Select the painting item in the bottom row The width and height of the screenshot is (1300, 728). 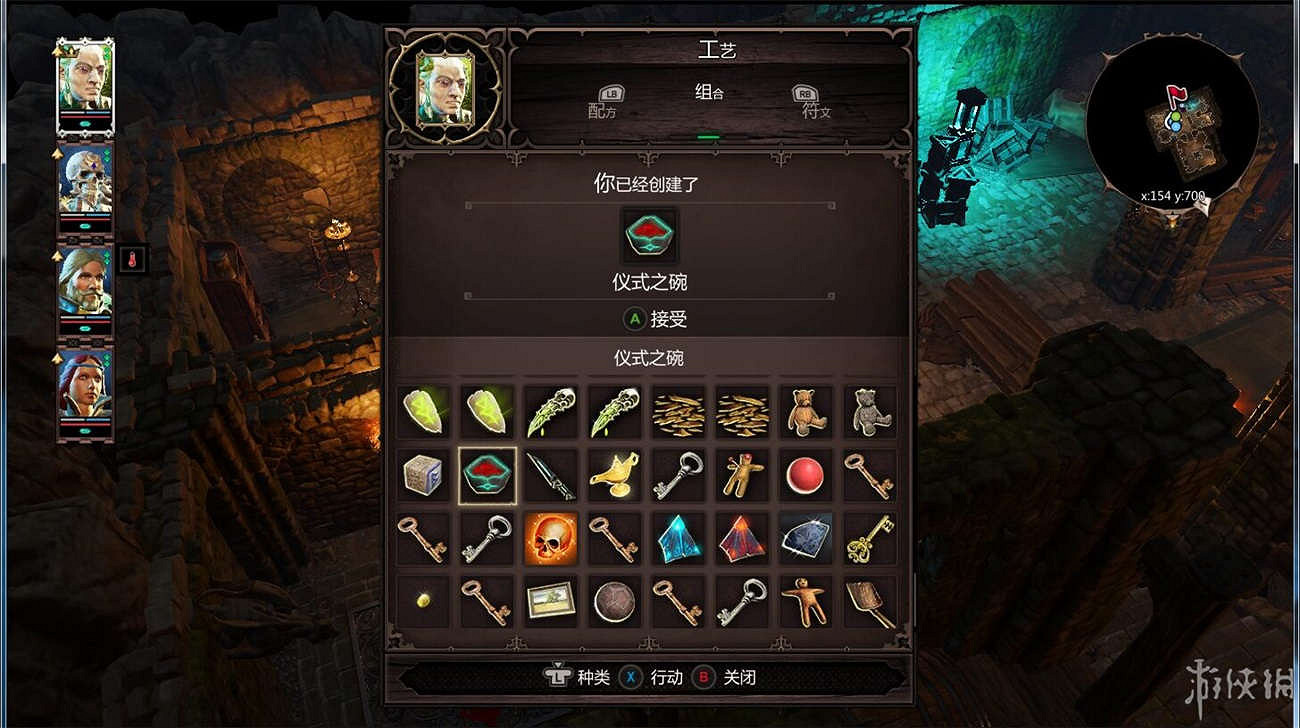551,601
